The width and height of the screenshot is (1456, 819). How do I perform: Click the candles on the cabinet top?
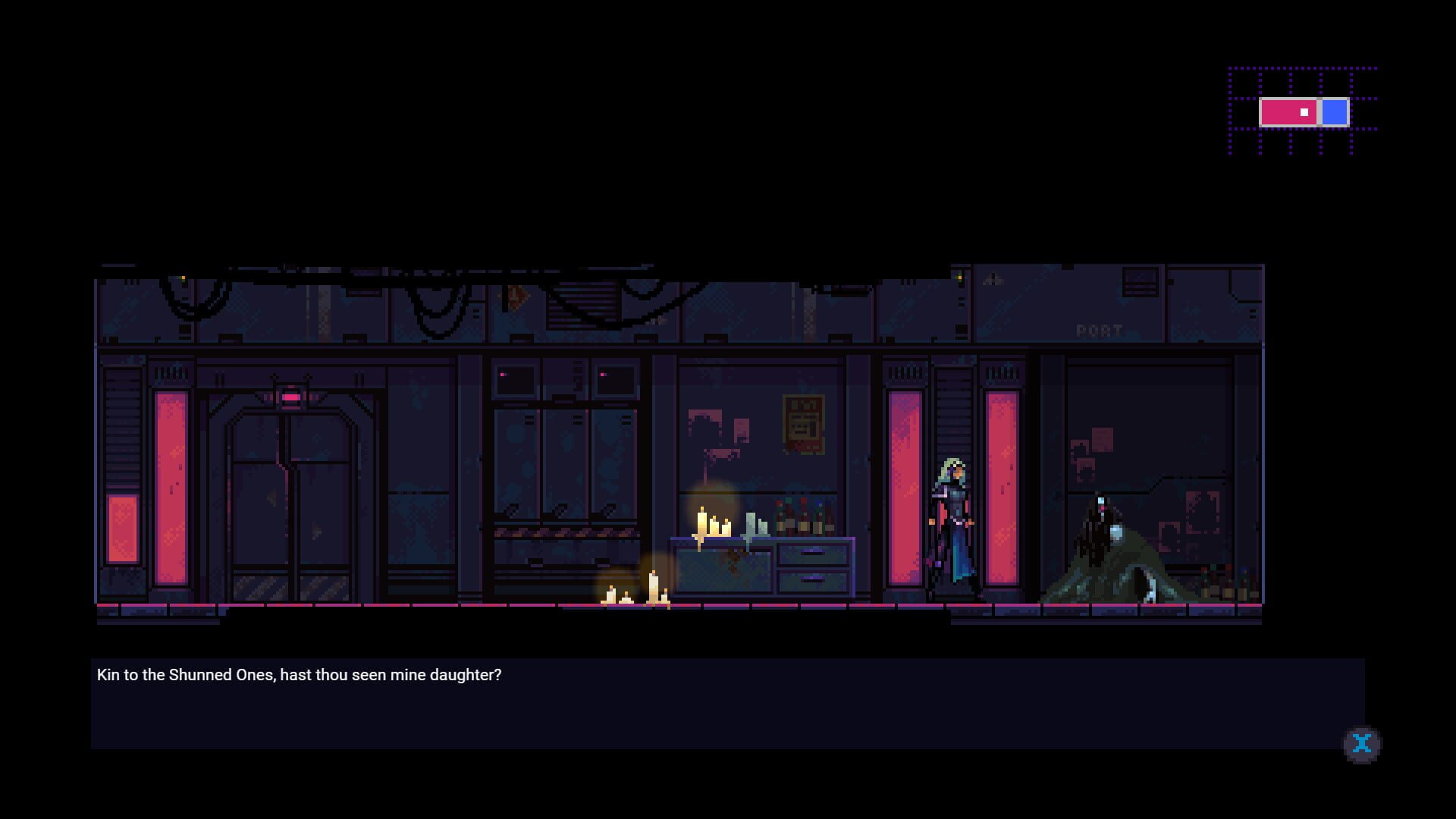pos(711,523)
